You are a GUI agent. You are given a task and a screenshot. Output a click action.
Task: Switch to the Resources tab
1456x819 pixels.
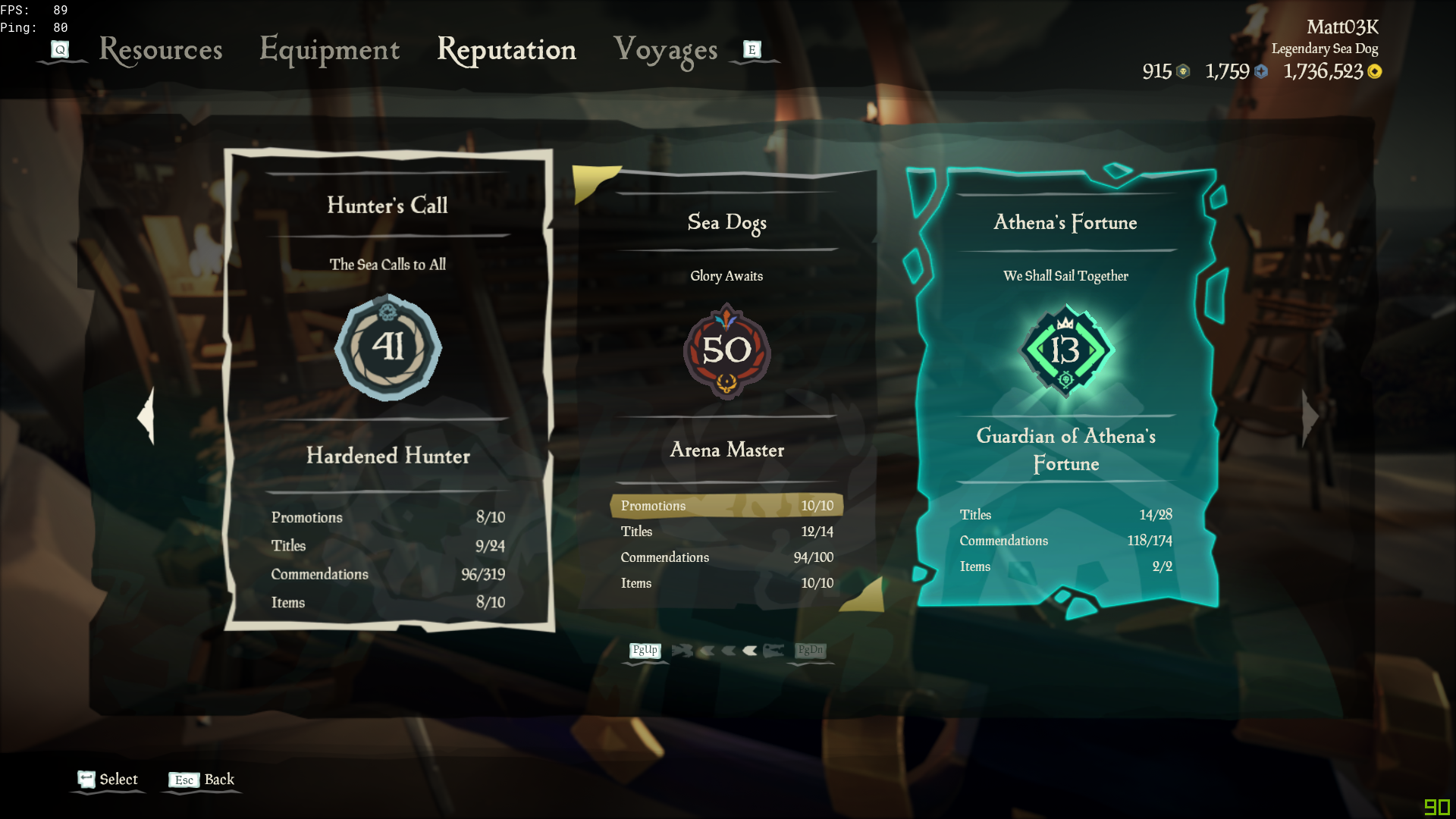tap(160, 51)
